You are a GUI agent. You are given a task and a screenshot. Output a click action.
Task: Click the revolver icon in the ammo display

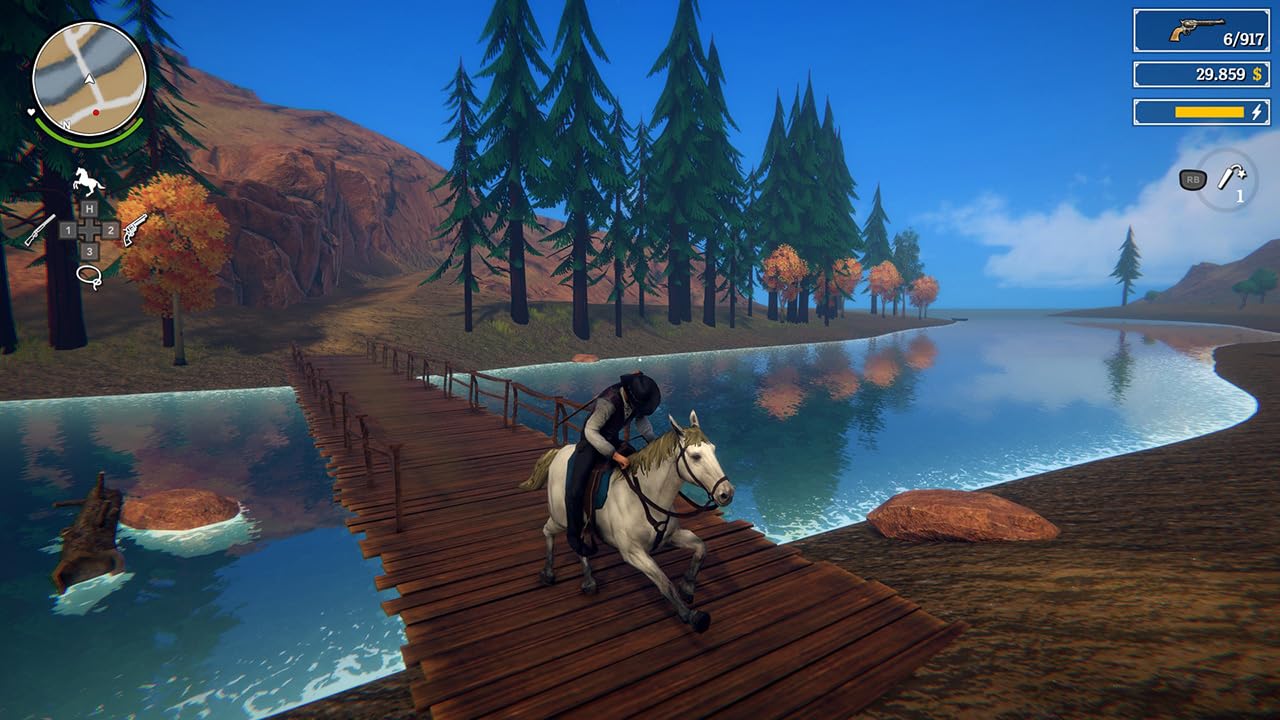(x=1197, y=29)
